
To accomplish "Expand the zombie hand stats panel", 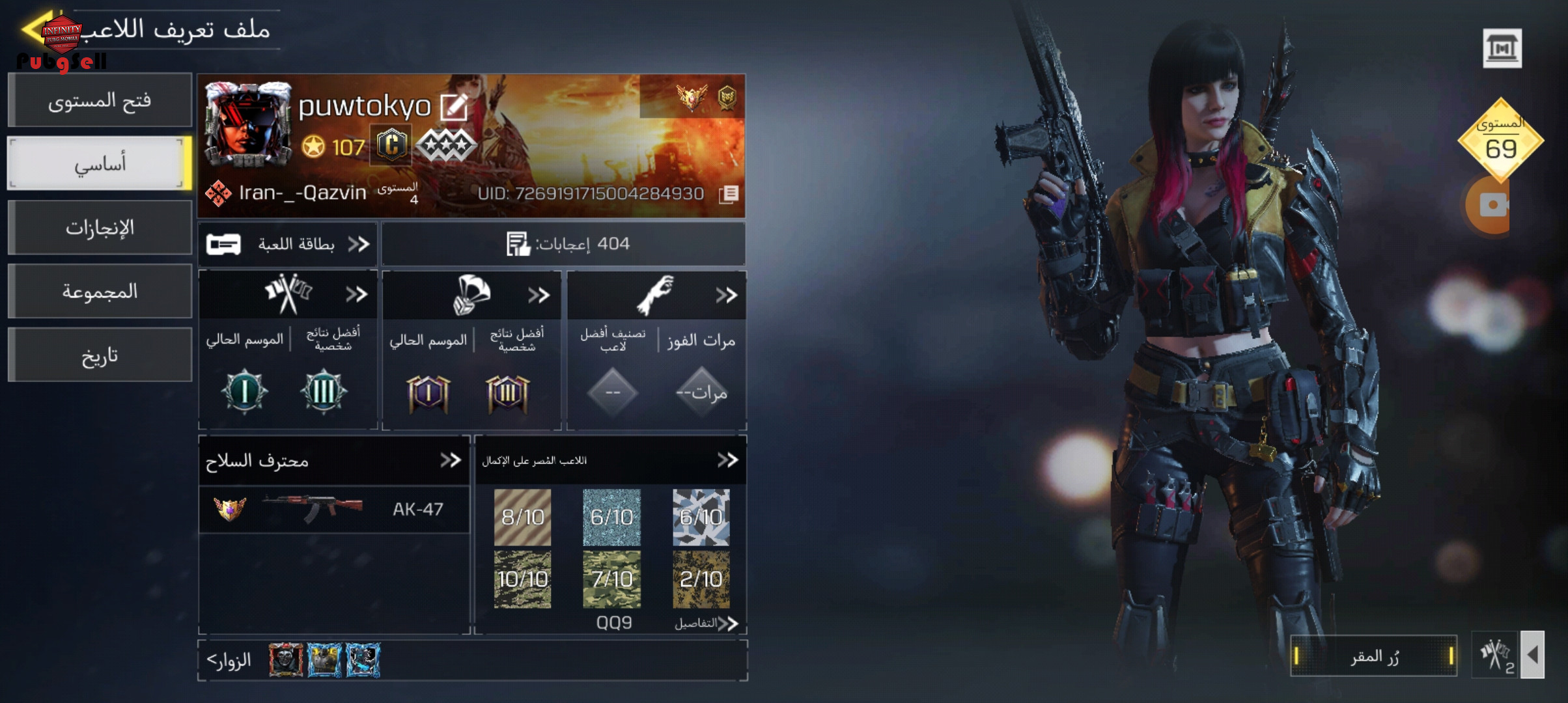I will click(x=725, y=295).
